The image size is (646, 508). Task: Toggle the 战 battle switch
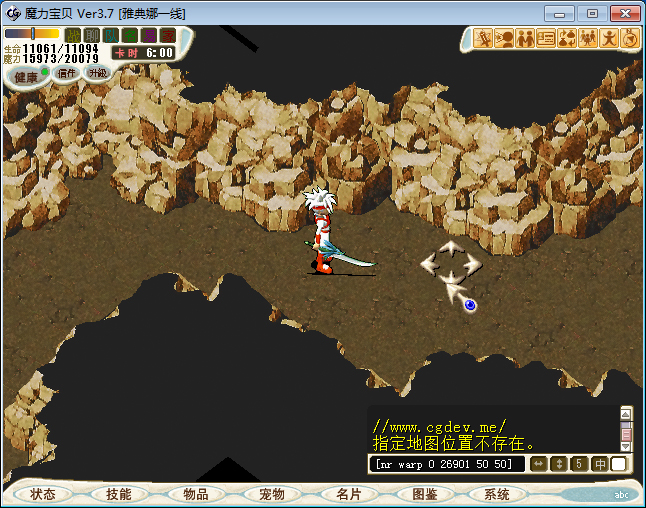[73, 35]
